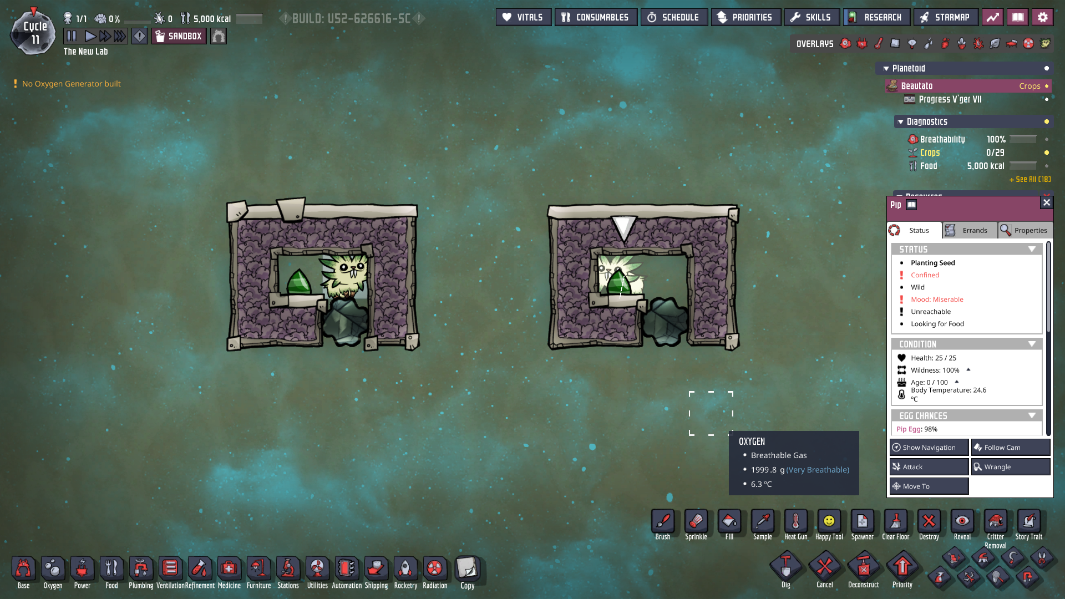Image resolution: width=1065 pixels, height=599 pixels.
Task: View the Starmap
Action: (943, 17)
